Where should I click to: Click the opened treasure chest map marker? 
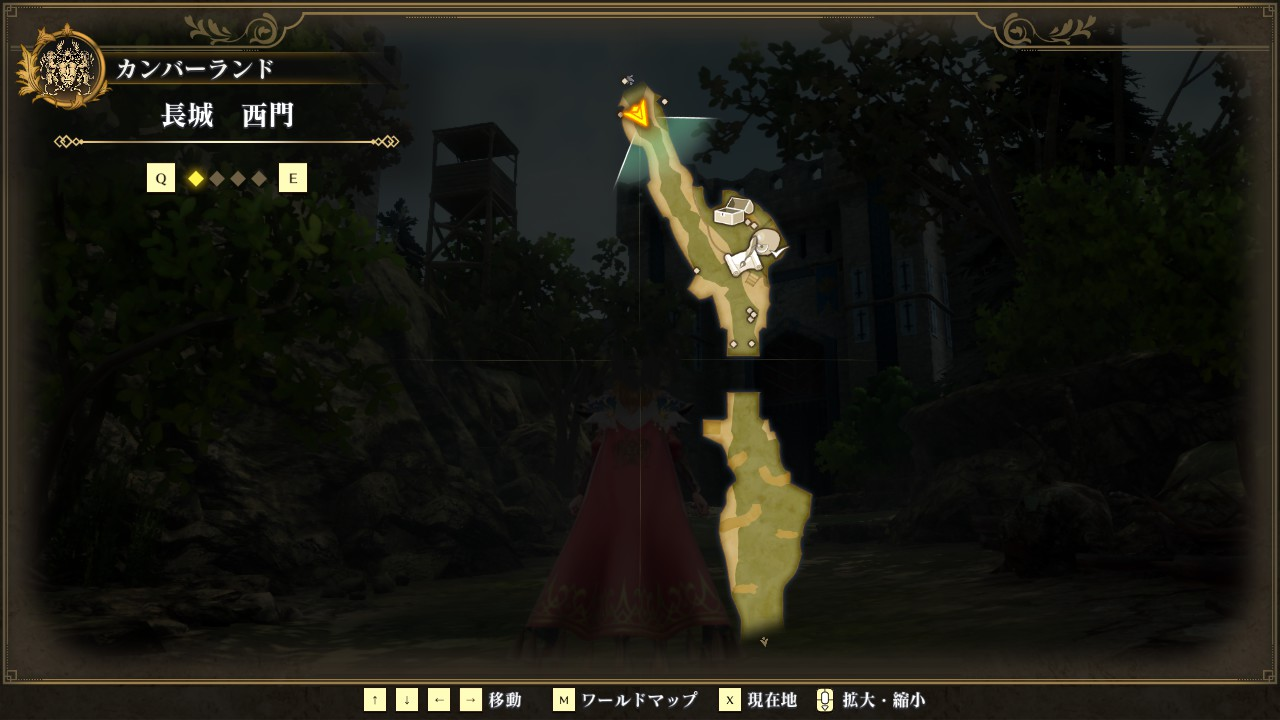tap(733, 211)
